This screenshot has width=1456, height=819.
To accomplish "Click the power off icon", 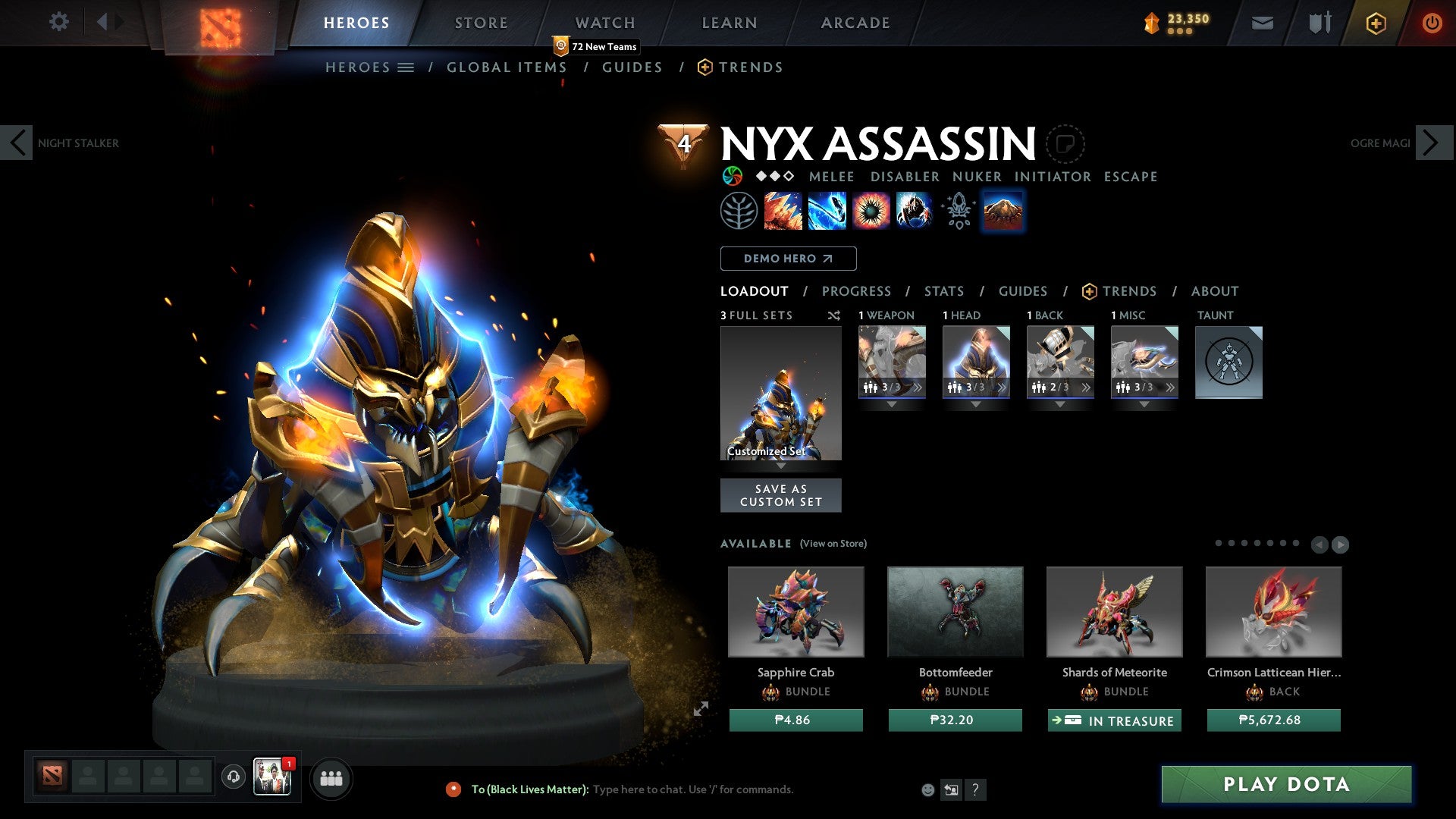I will pyautogui.click(x=1432, y=23).
